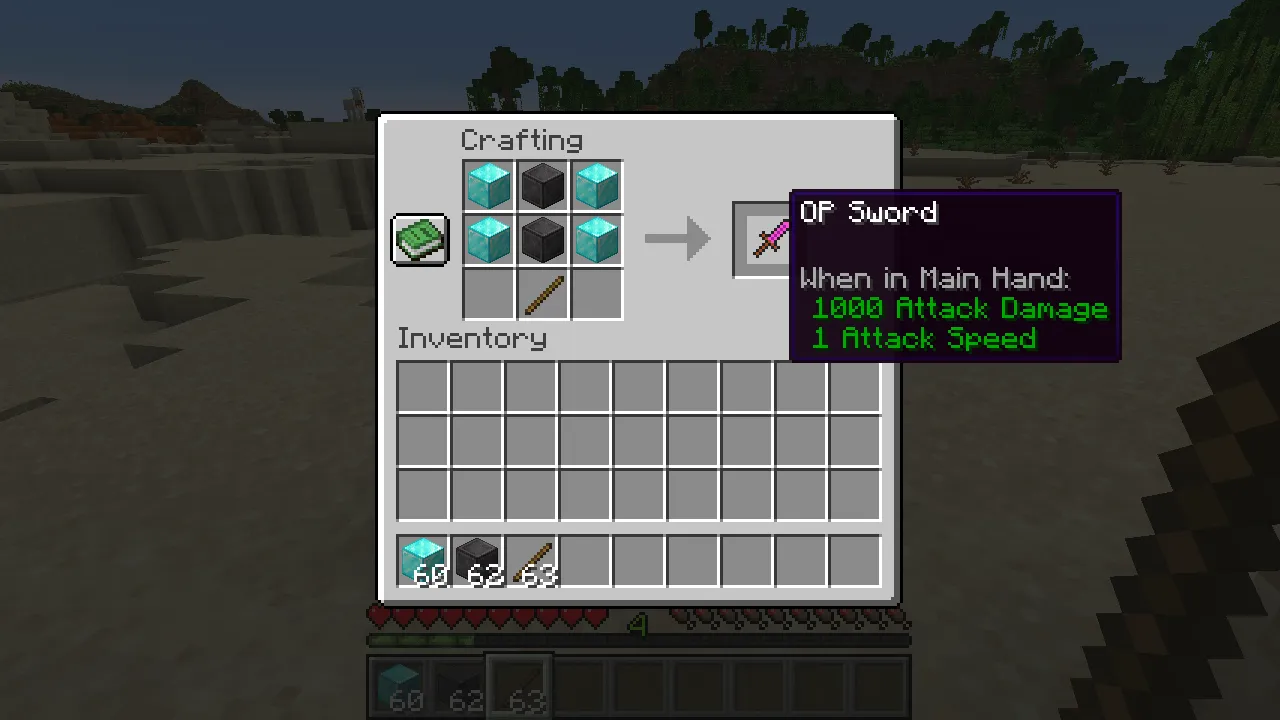Take the crafted OP Sword

(770, 238)
